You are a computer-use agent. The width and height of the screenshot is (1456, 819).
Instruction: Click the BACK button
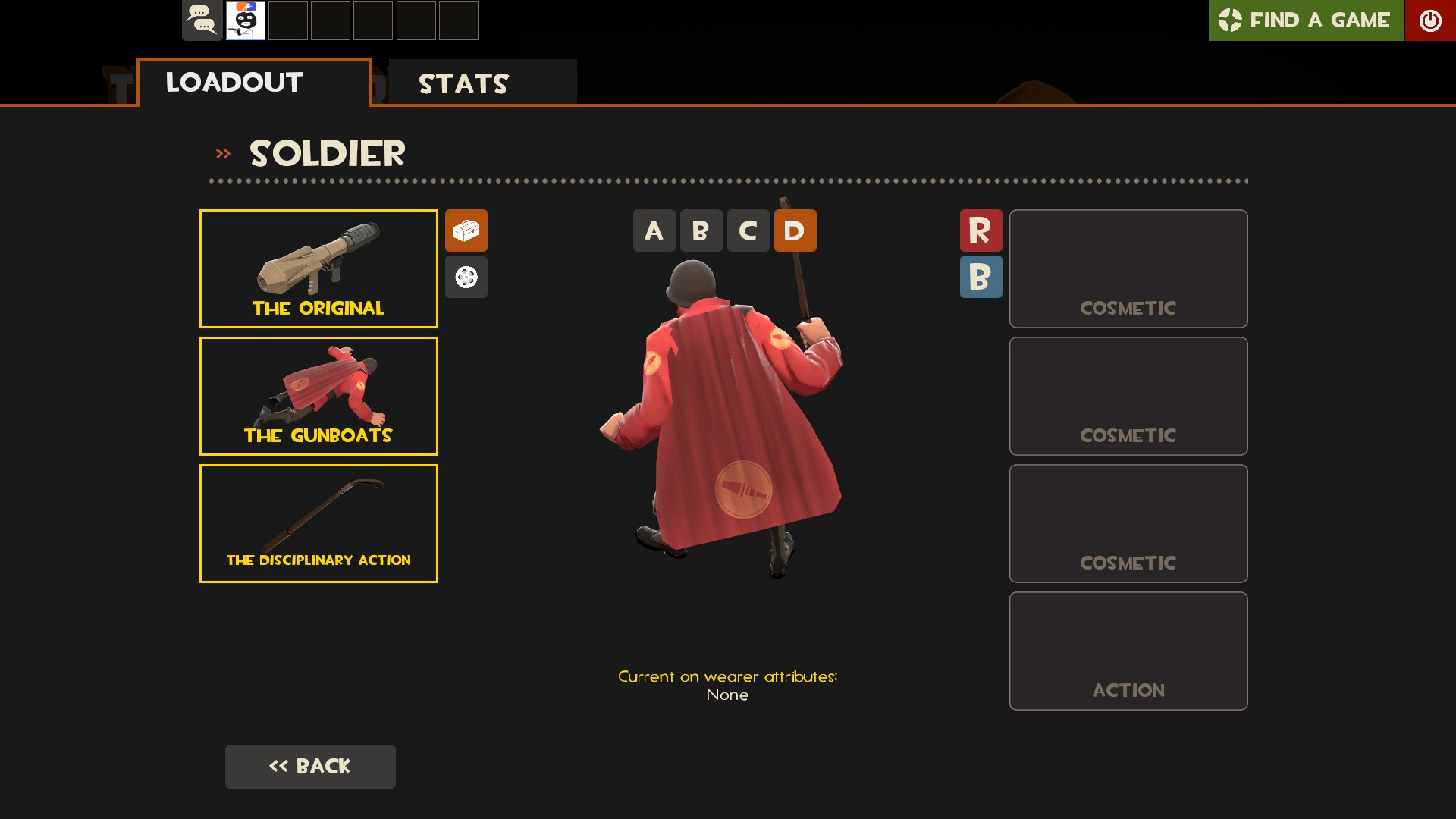[x=310, y=766]
